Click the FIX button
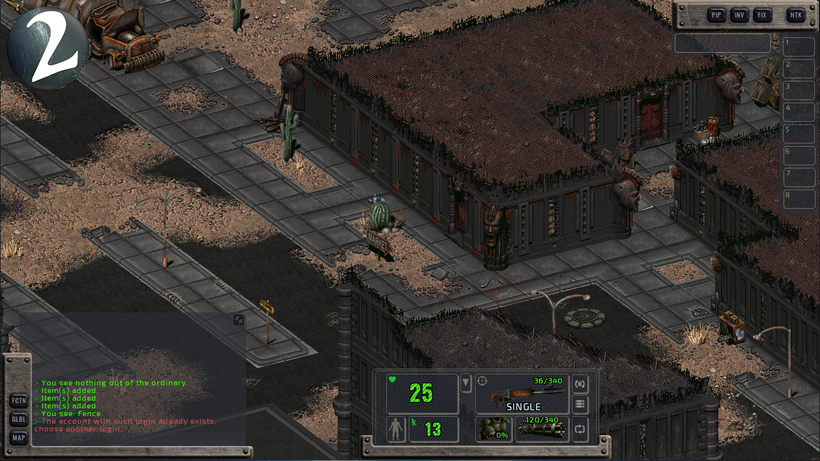The height and width of the screenshot is (461, 820). [x=763, y=15]
